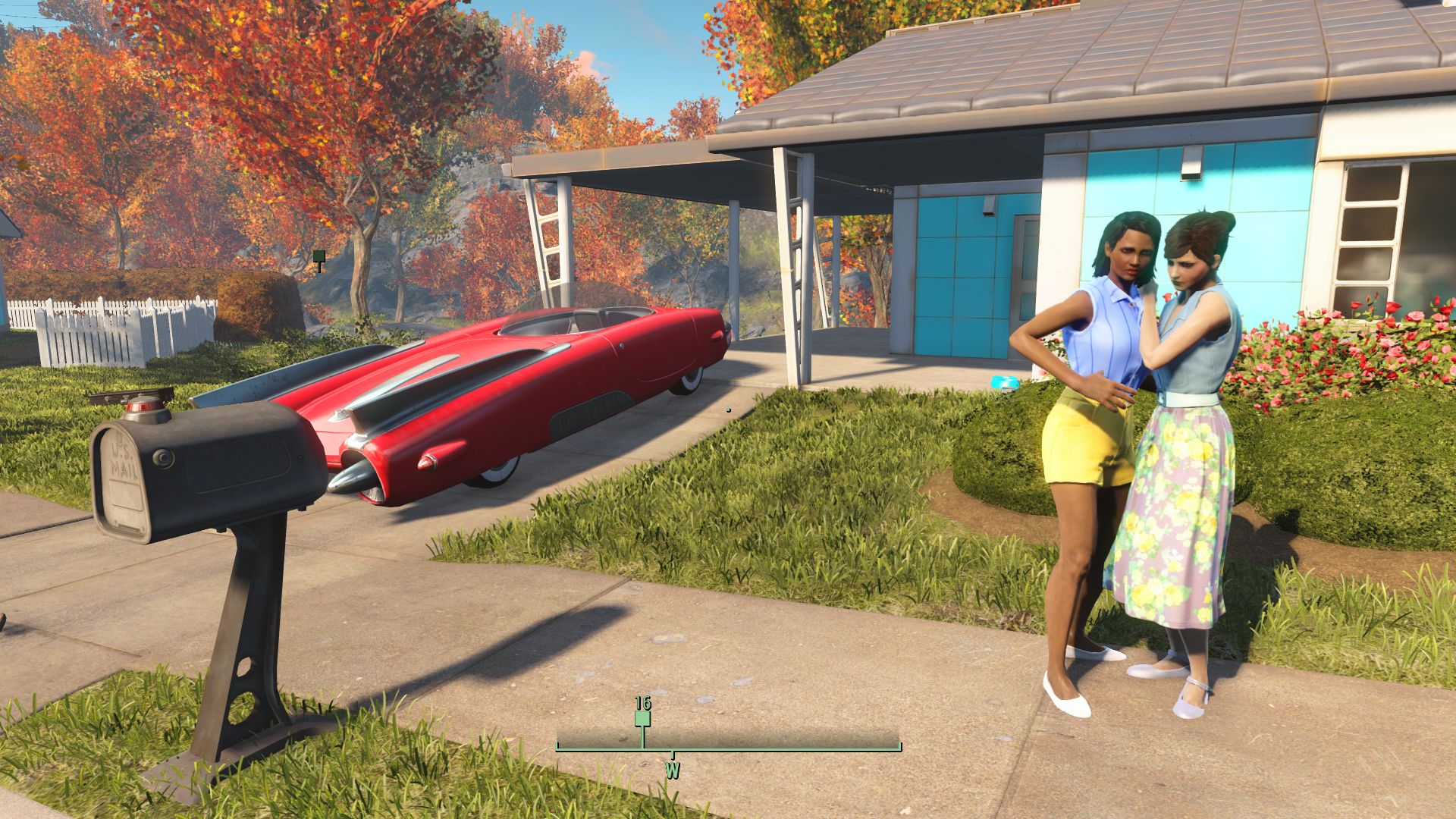
Task: Click the green quest marker on the compass
Action: pos(642,718)
